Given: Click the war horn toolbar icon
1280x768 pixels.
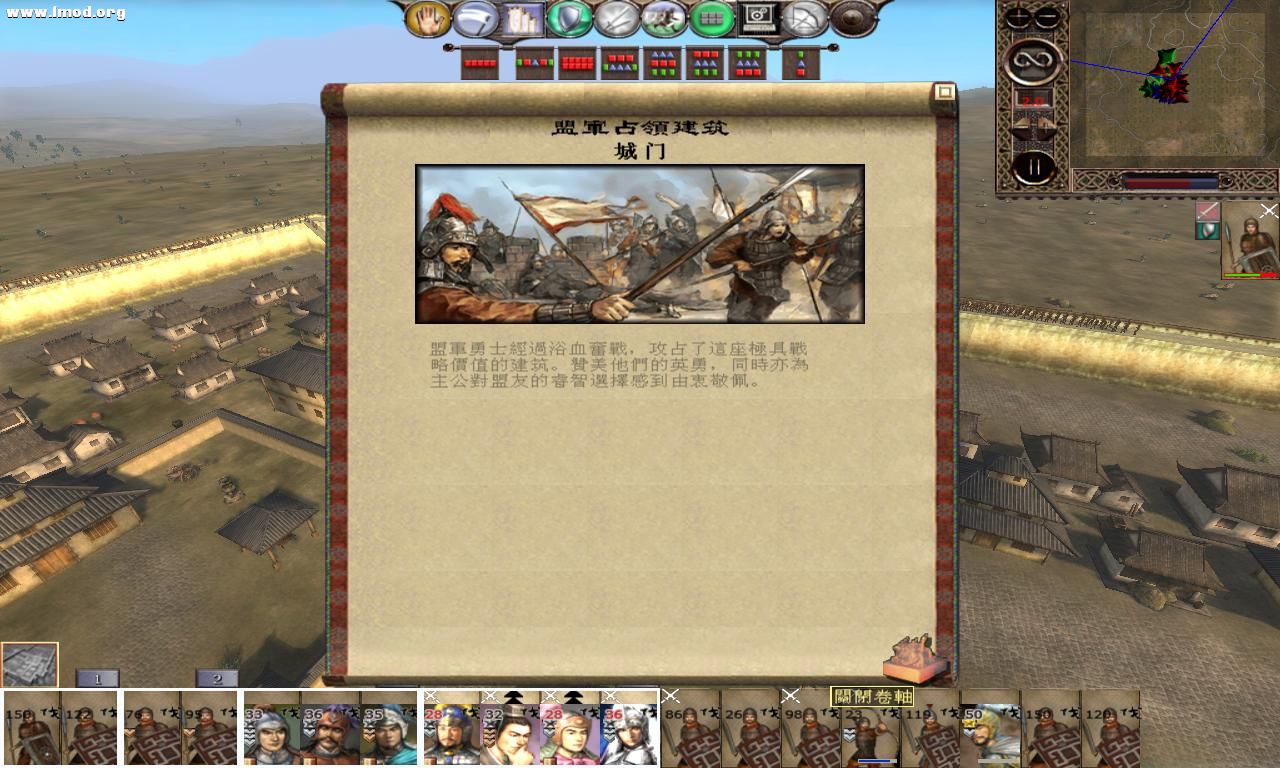Looking at the screenshot, I should (477, 17).
